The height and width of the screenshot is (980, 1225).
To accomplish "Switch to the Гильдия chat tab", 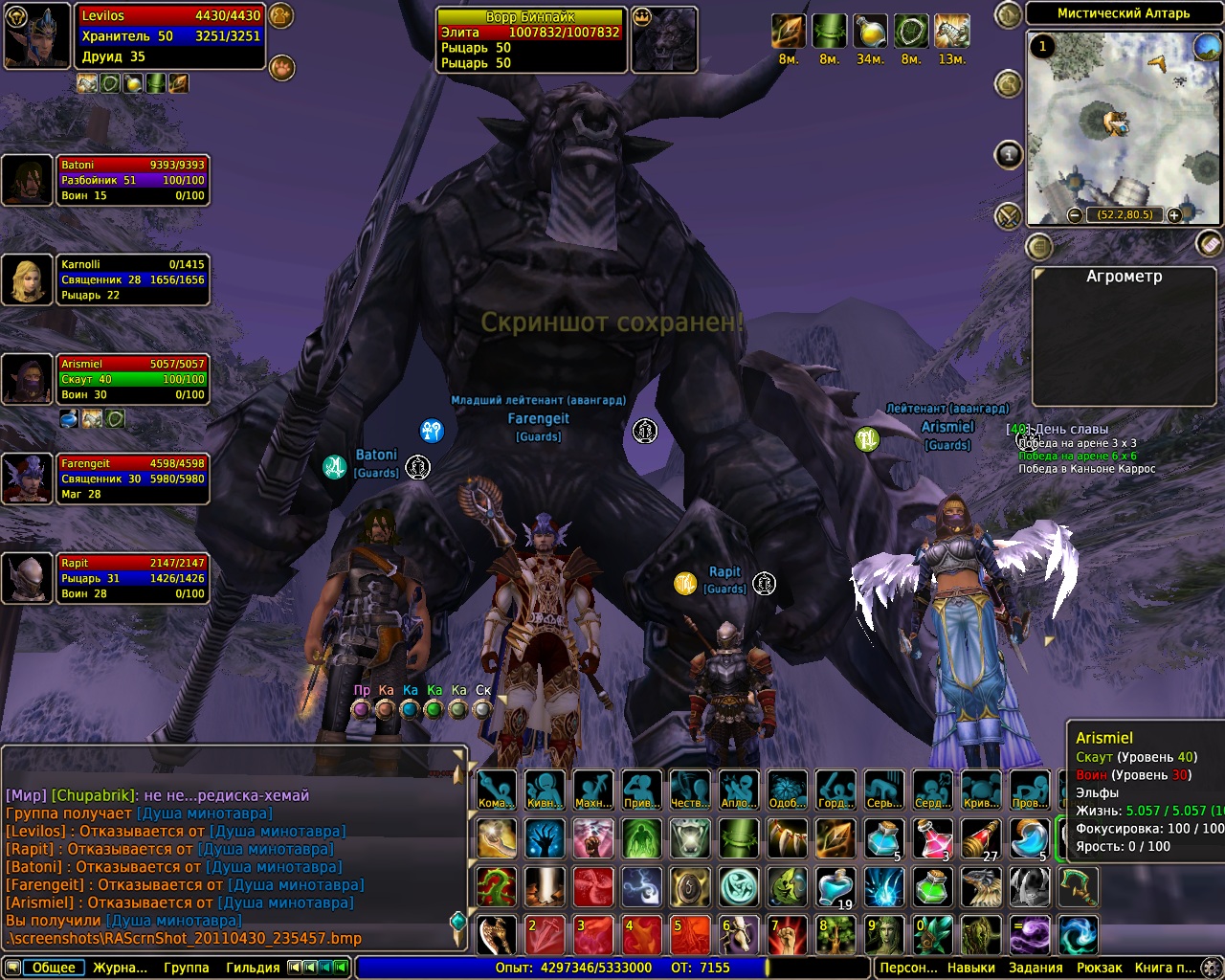I will pos(253,968).
